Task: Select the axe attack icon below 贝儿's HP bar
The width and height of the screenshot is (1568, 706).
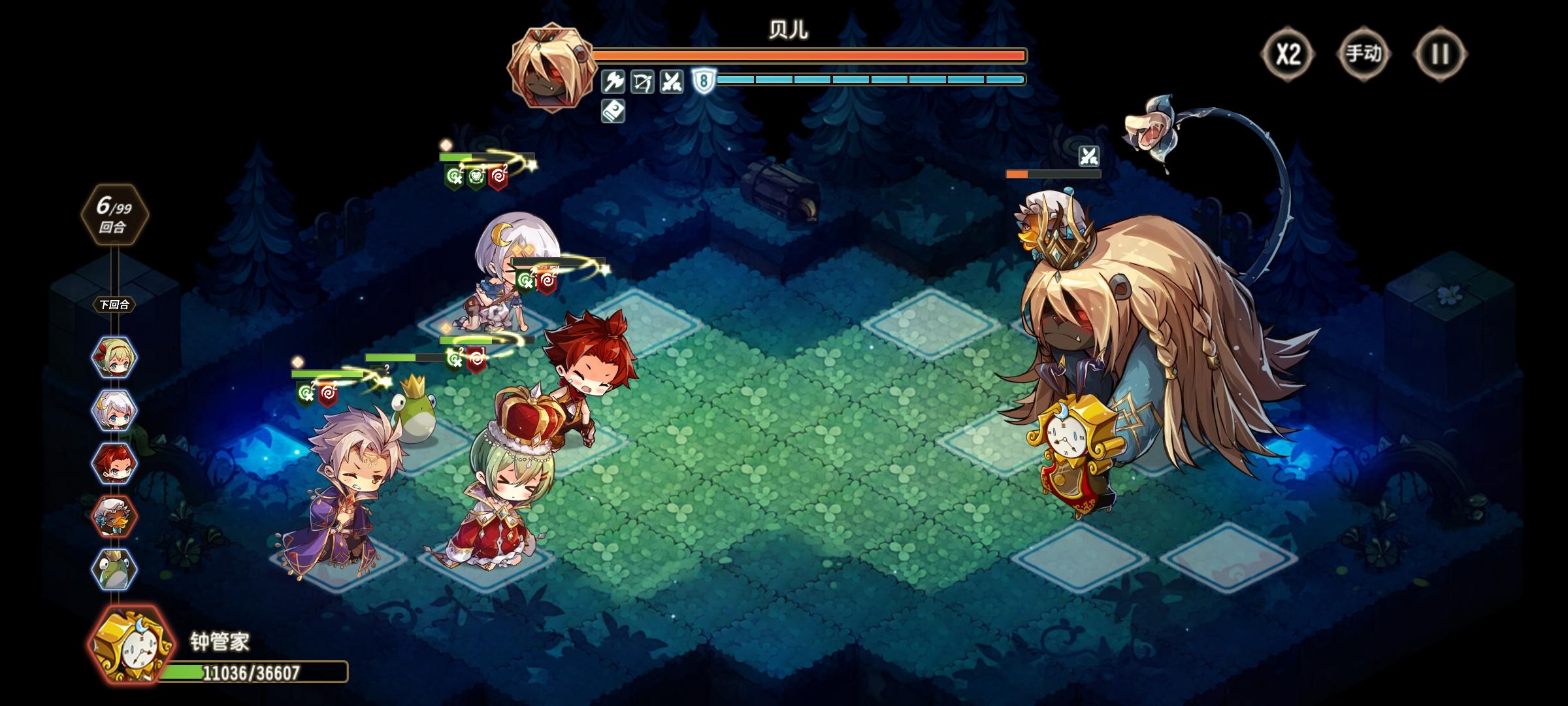Action: click(x=613, y=80)
